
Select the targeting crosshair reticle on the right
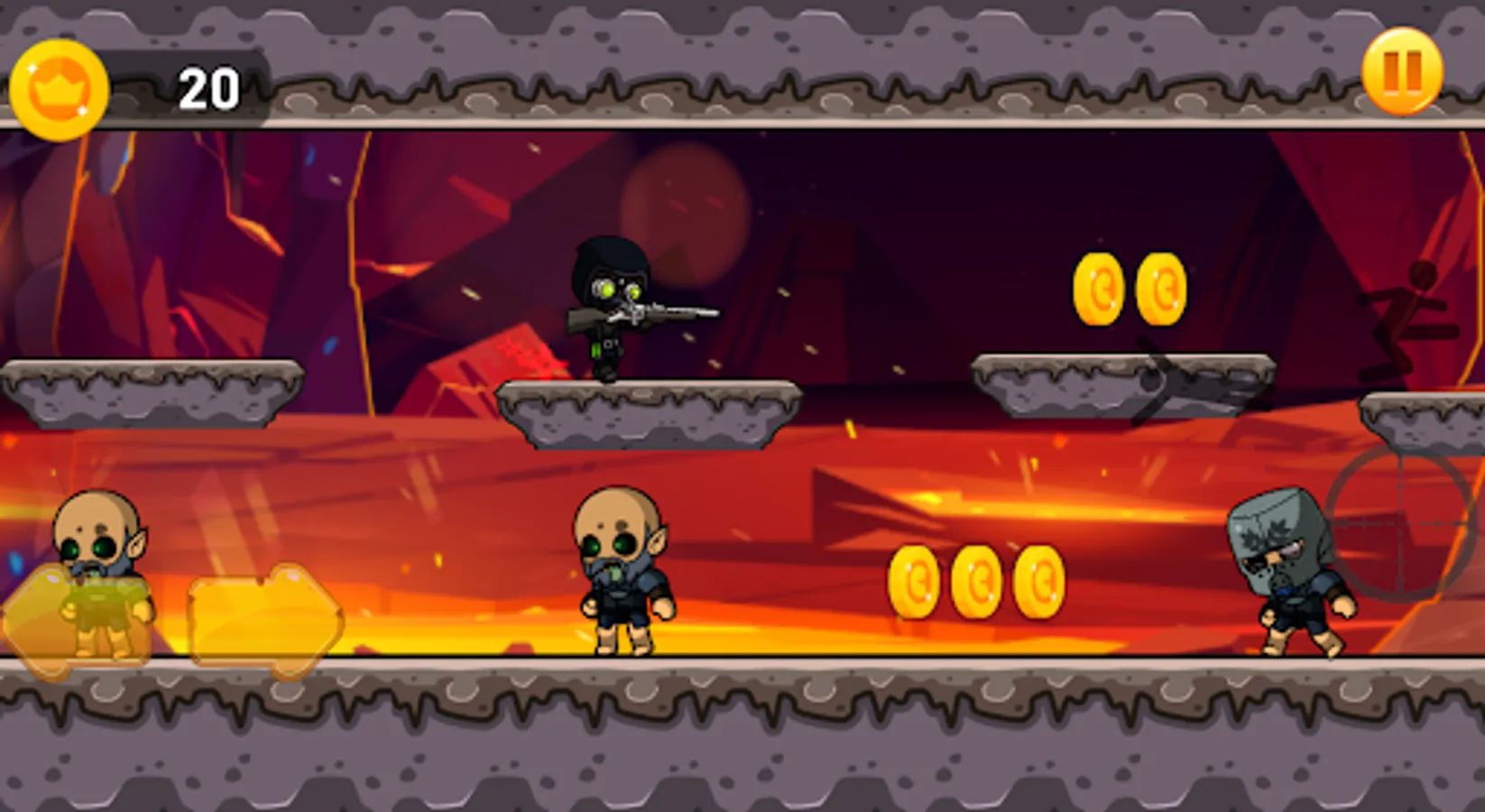pyautogui.click(x=1403, y=523)
